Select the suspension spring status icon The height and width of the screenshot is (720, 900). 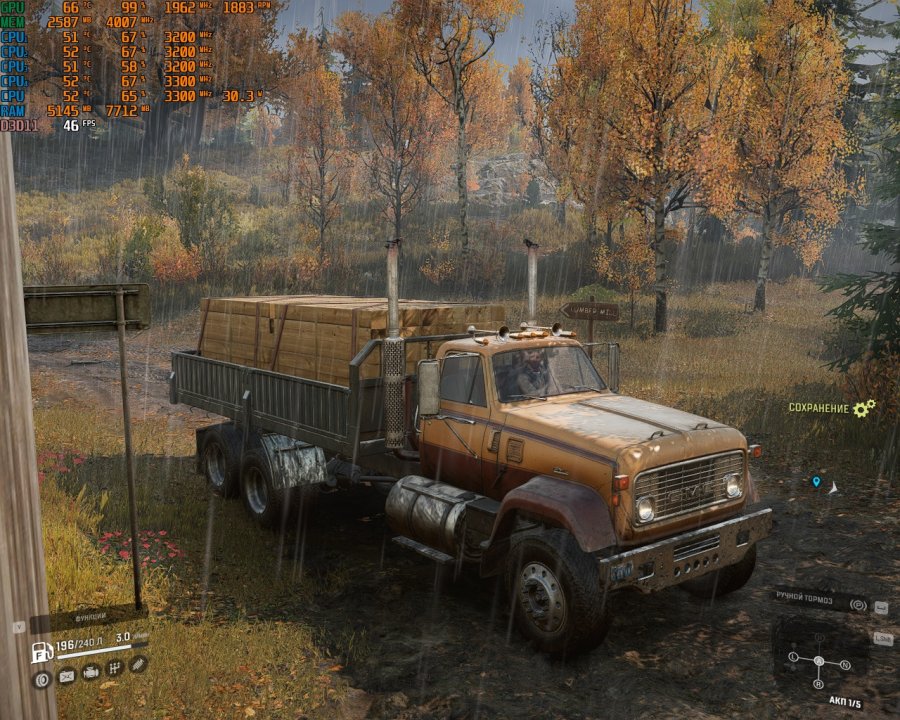click(139, 663)
